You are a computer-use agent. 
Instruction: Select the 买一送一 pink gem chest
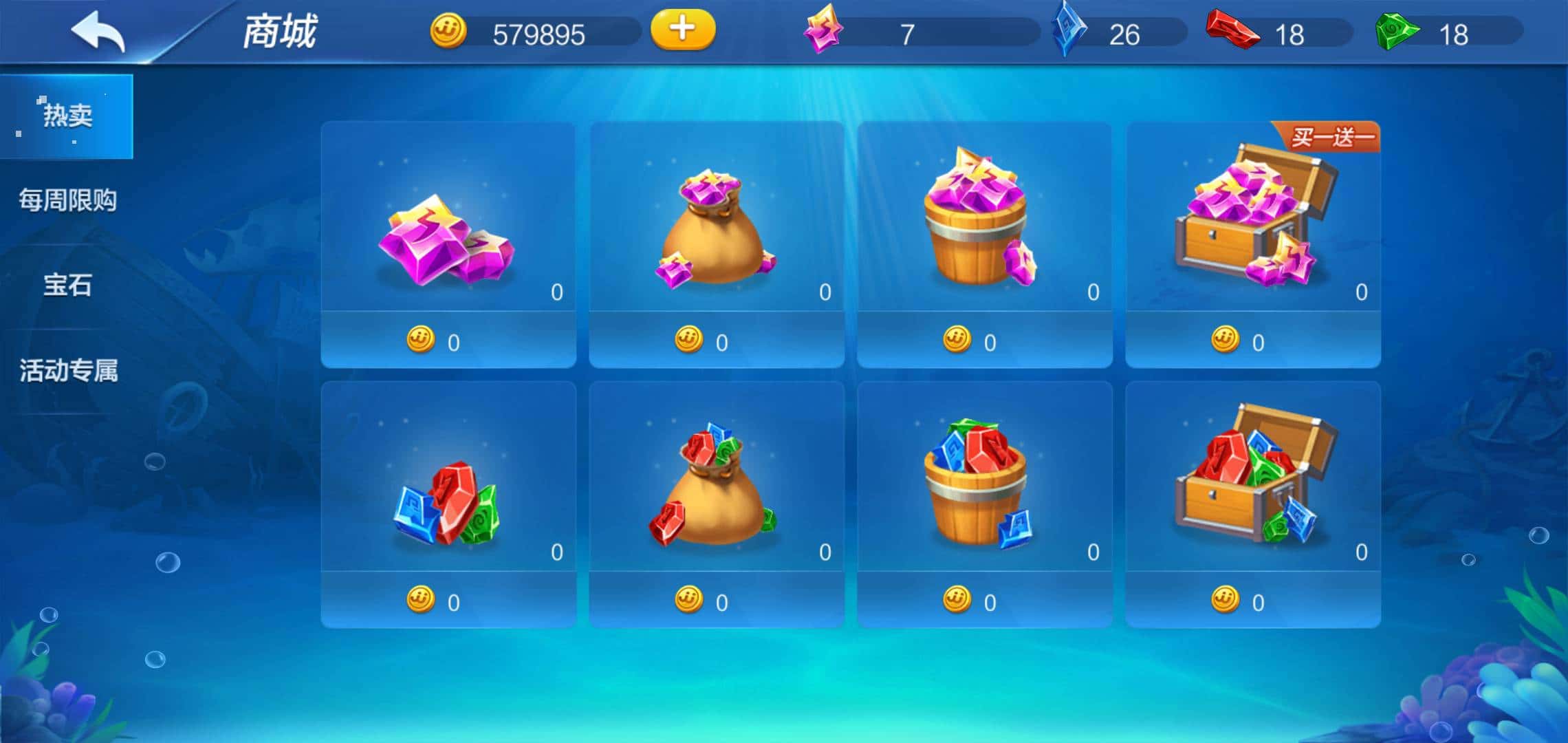1253,244
